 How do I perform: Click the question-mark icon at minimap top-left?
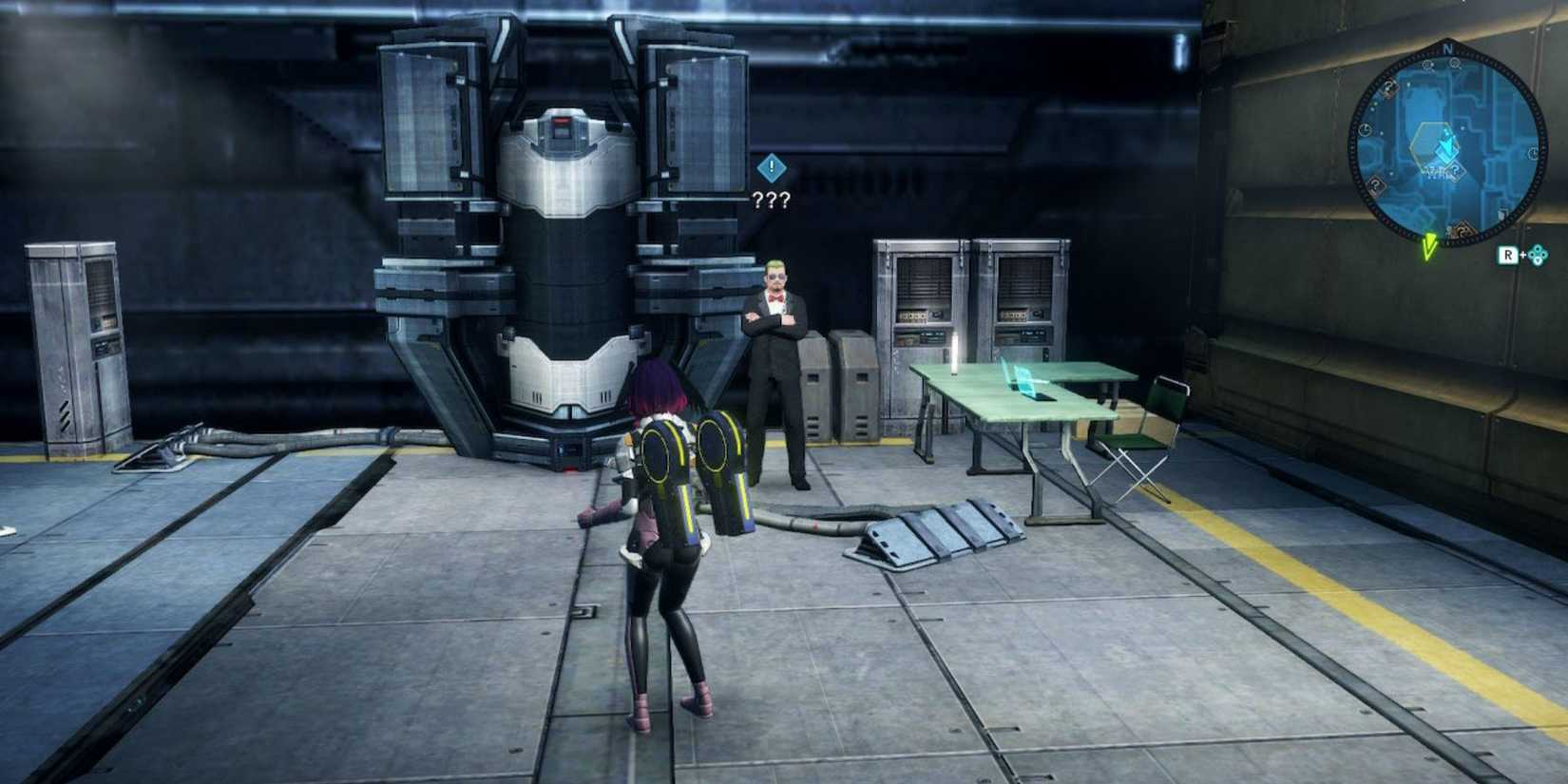click(x=1389, y=87)
